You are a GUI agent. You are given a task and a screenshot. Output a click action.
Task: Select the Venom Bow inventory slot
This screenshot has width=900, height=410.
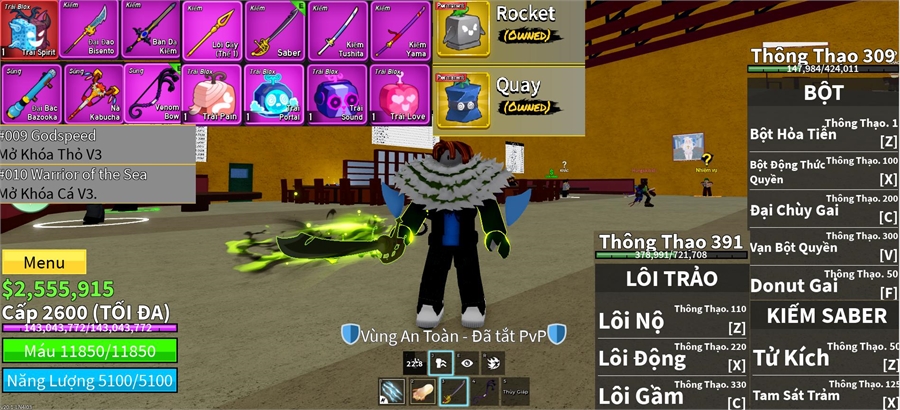(154, 93)
